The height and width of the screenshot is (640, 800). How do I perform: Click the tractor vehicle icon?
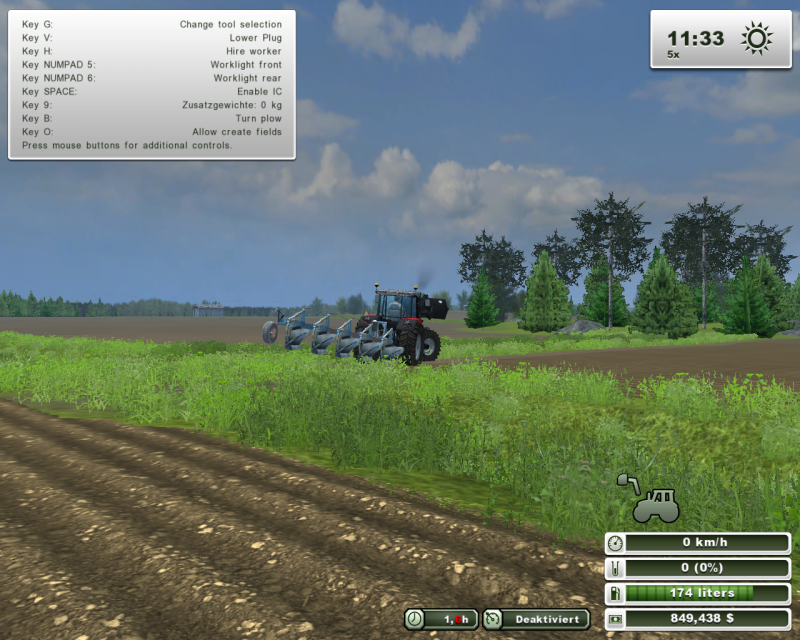[656, 506]
